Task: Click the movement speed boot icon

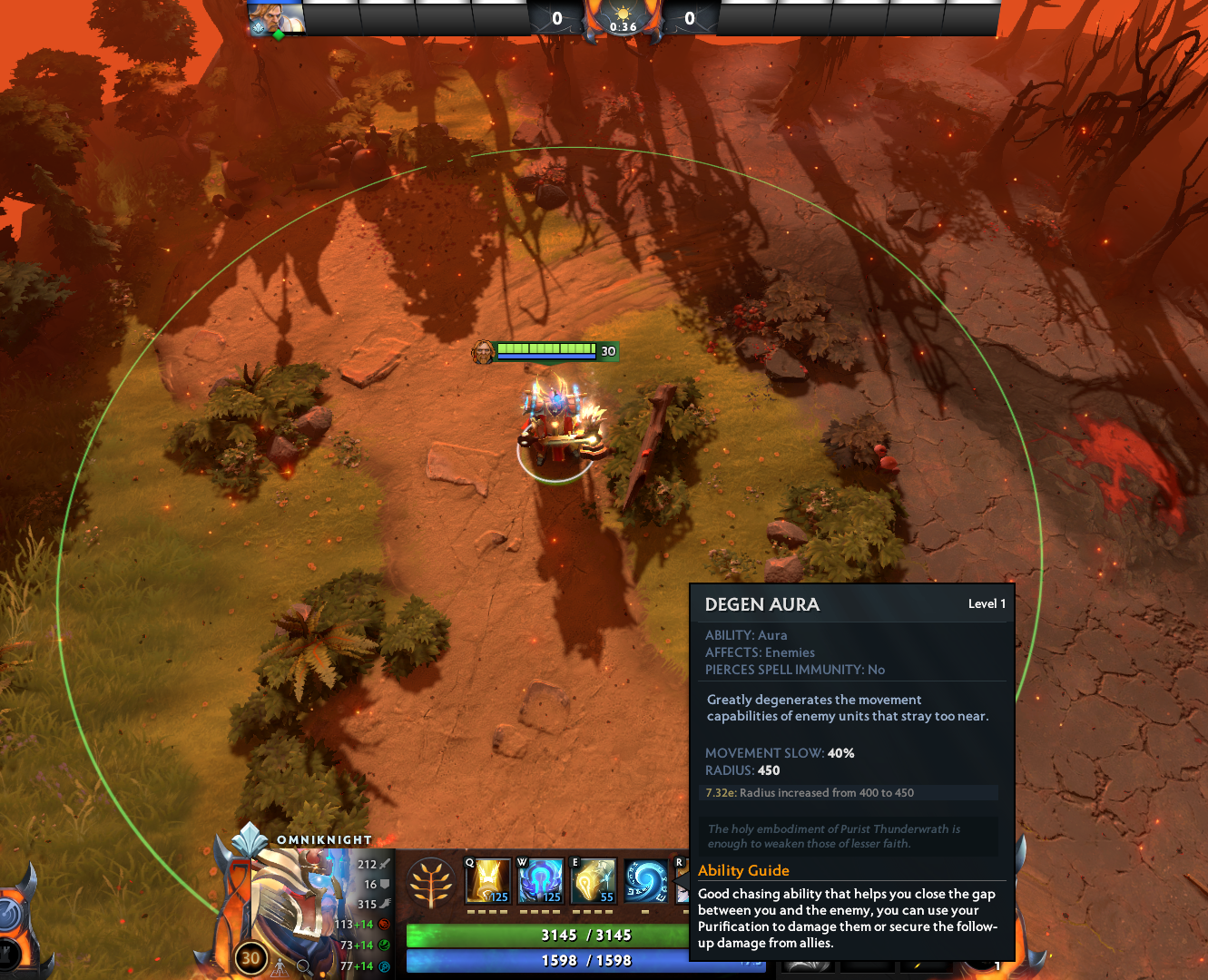Action: pyautogui.click(x=386, y=903)
